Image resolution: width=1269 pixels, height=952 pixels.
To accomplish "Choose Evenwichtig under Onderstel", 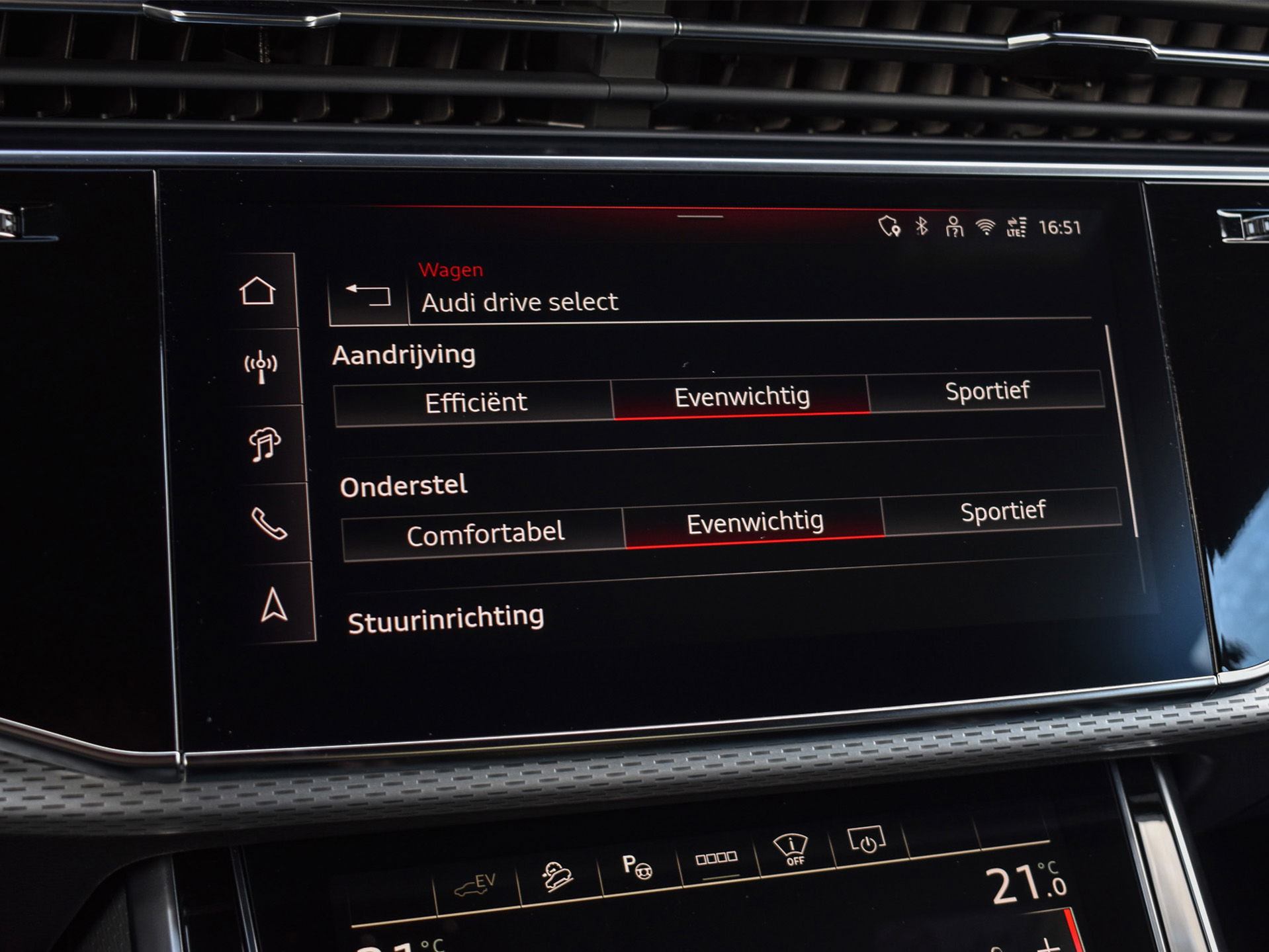I will [754, 523].
